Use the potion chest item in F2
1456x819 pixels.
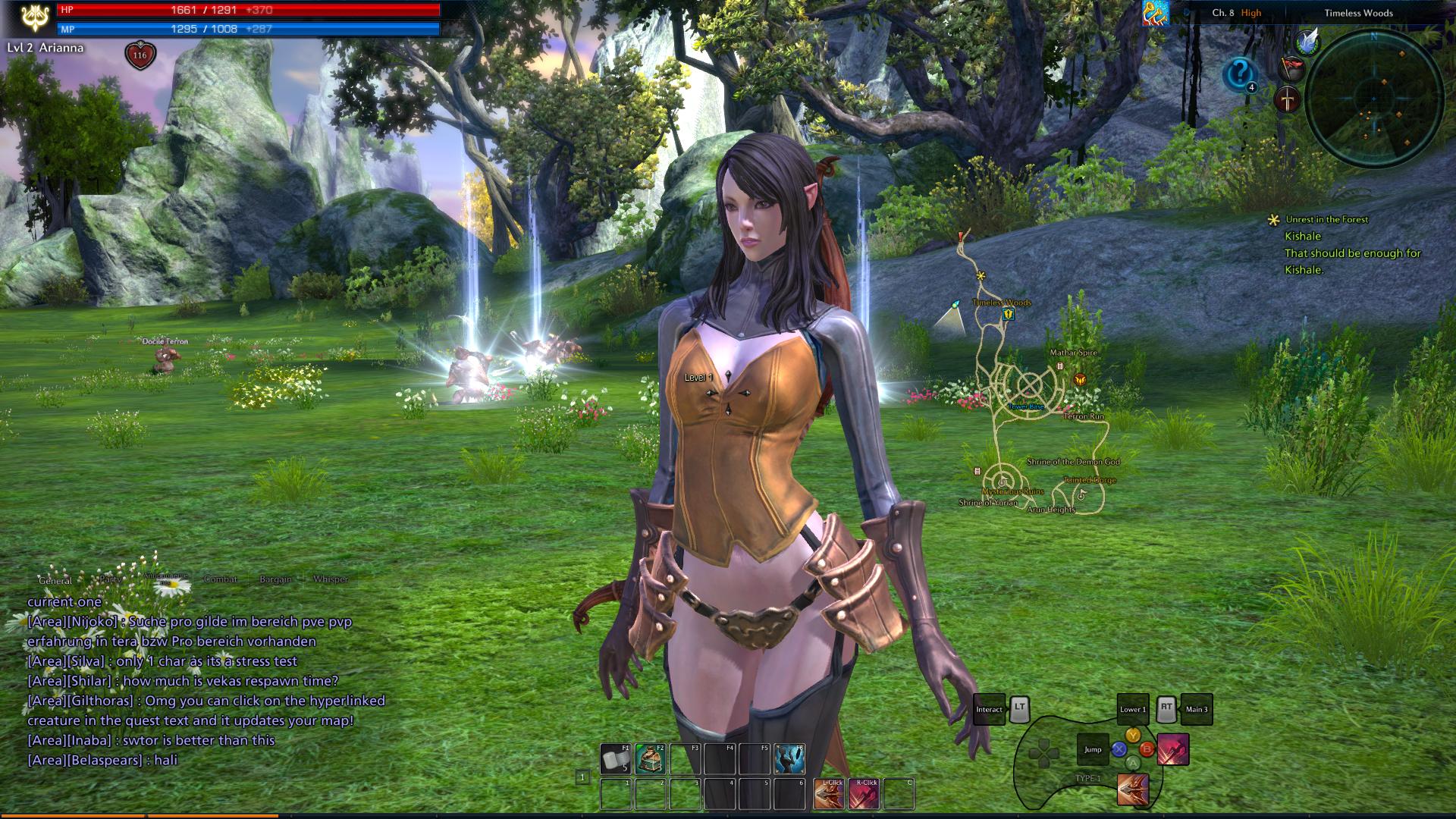(x=650, y=759)
